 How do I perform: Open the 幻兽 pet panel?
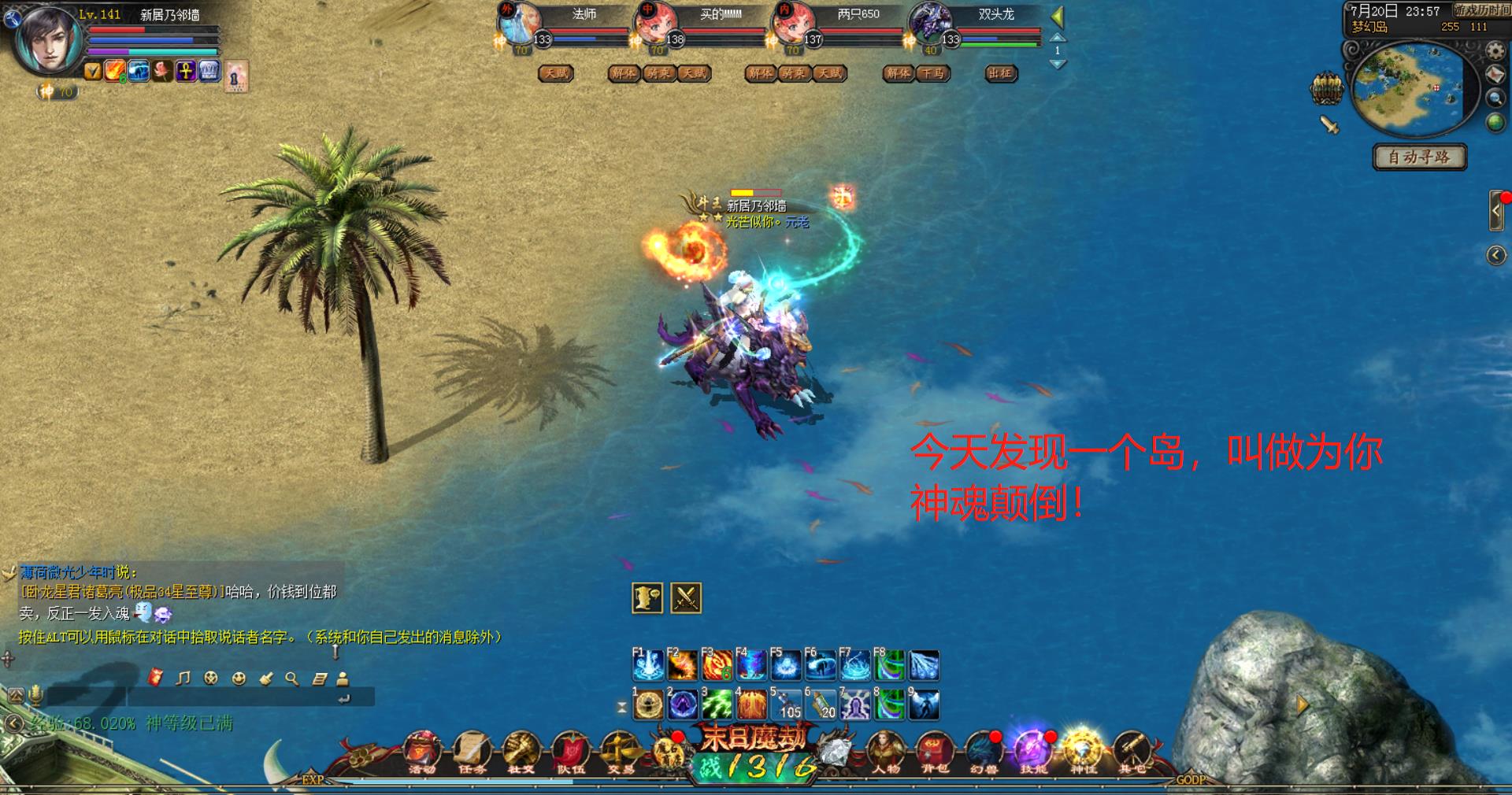point(984,750)
